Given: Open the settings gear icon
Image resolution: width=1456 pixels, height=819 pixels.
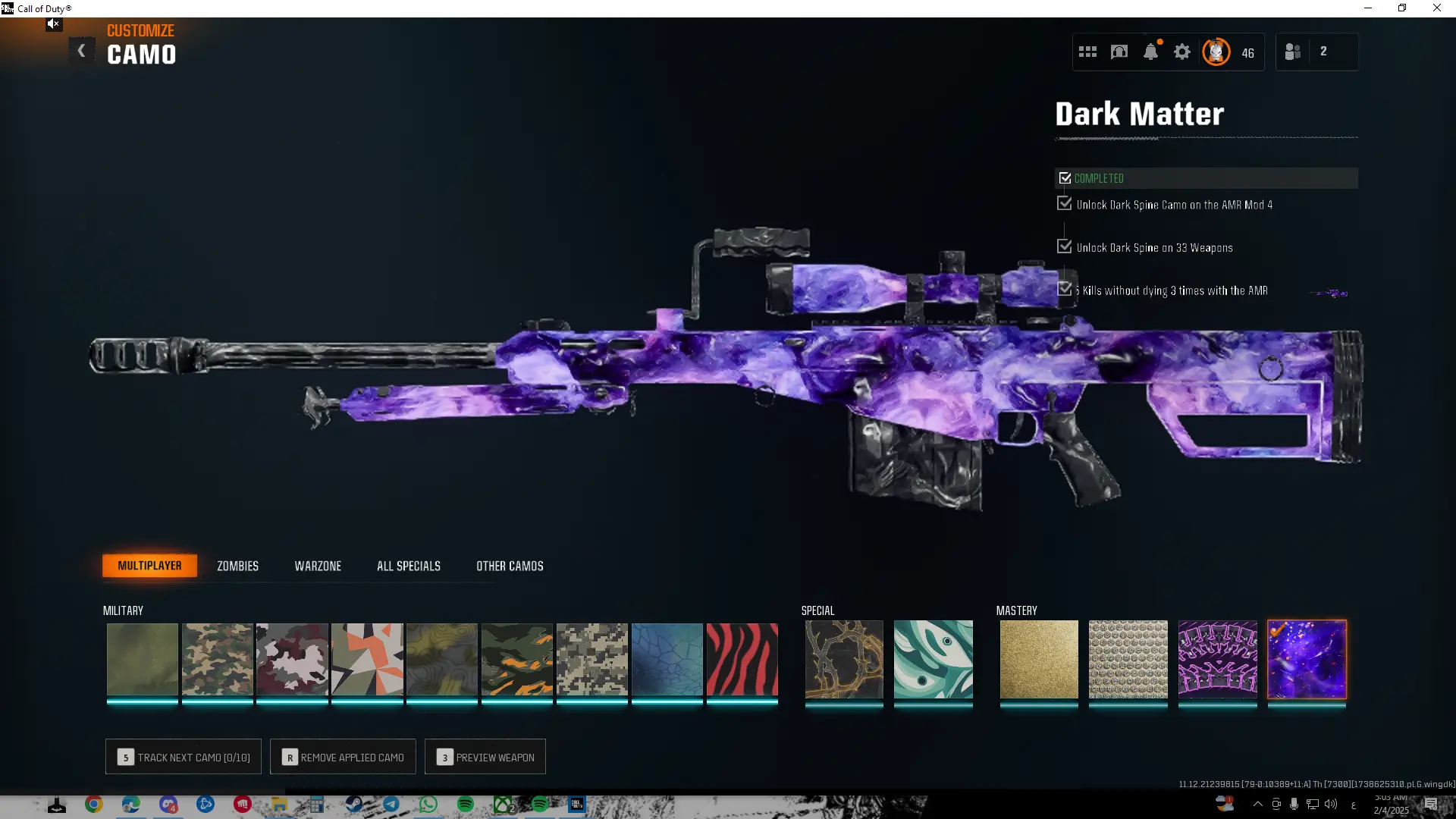Looking at the screenshot, I should (x=1182, y=52).
